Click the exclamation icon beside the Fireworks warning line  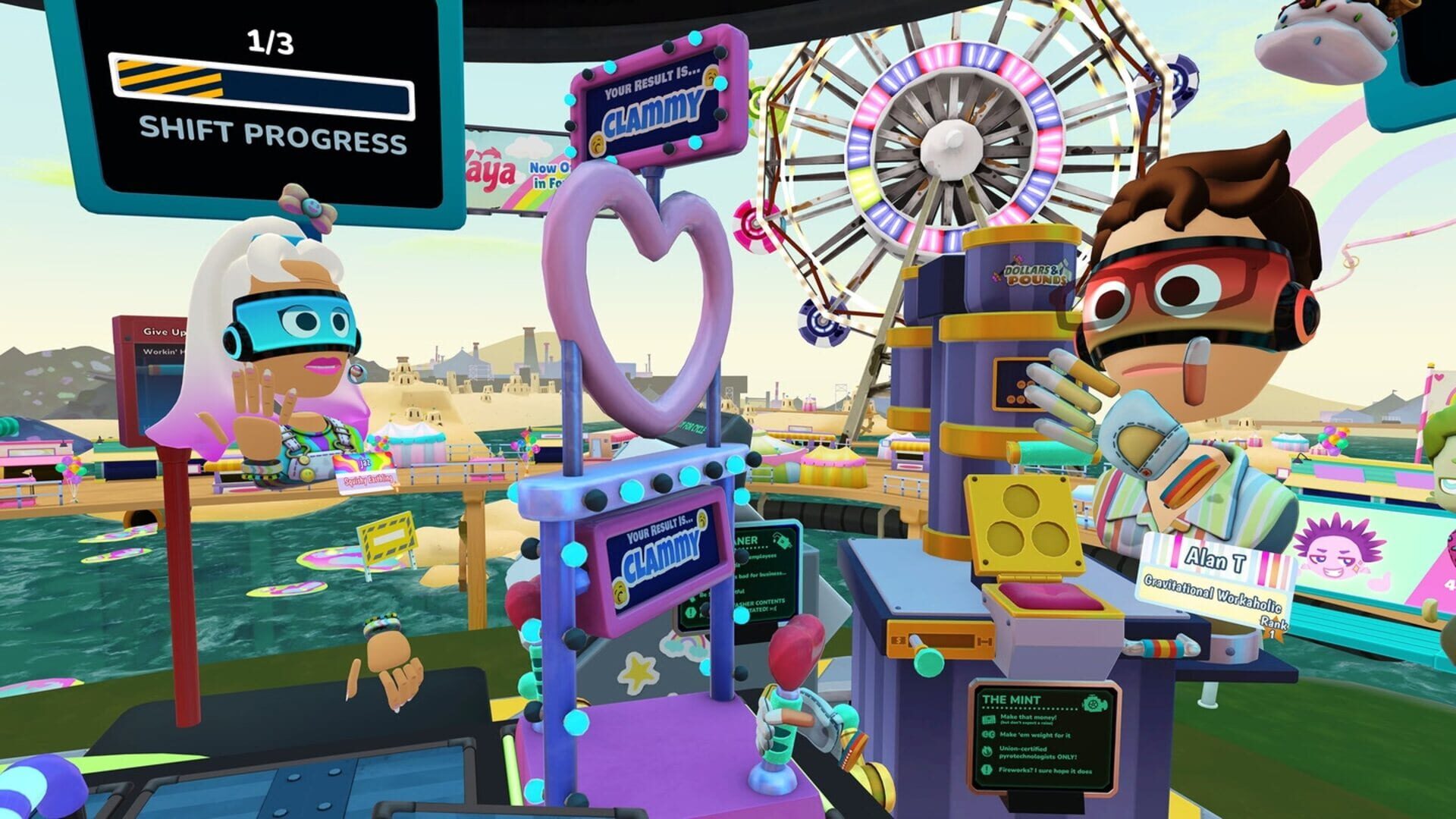coord(987,769)
